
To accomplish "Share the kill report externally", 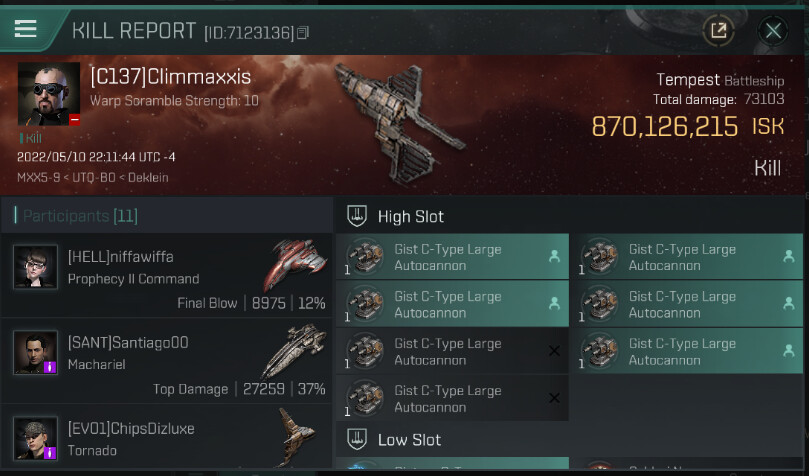I will tap(718, 31).
